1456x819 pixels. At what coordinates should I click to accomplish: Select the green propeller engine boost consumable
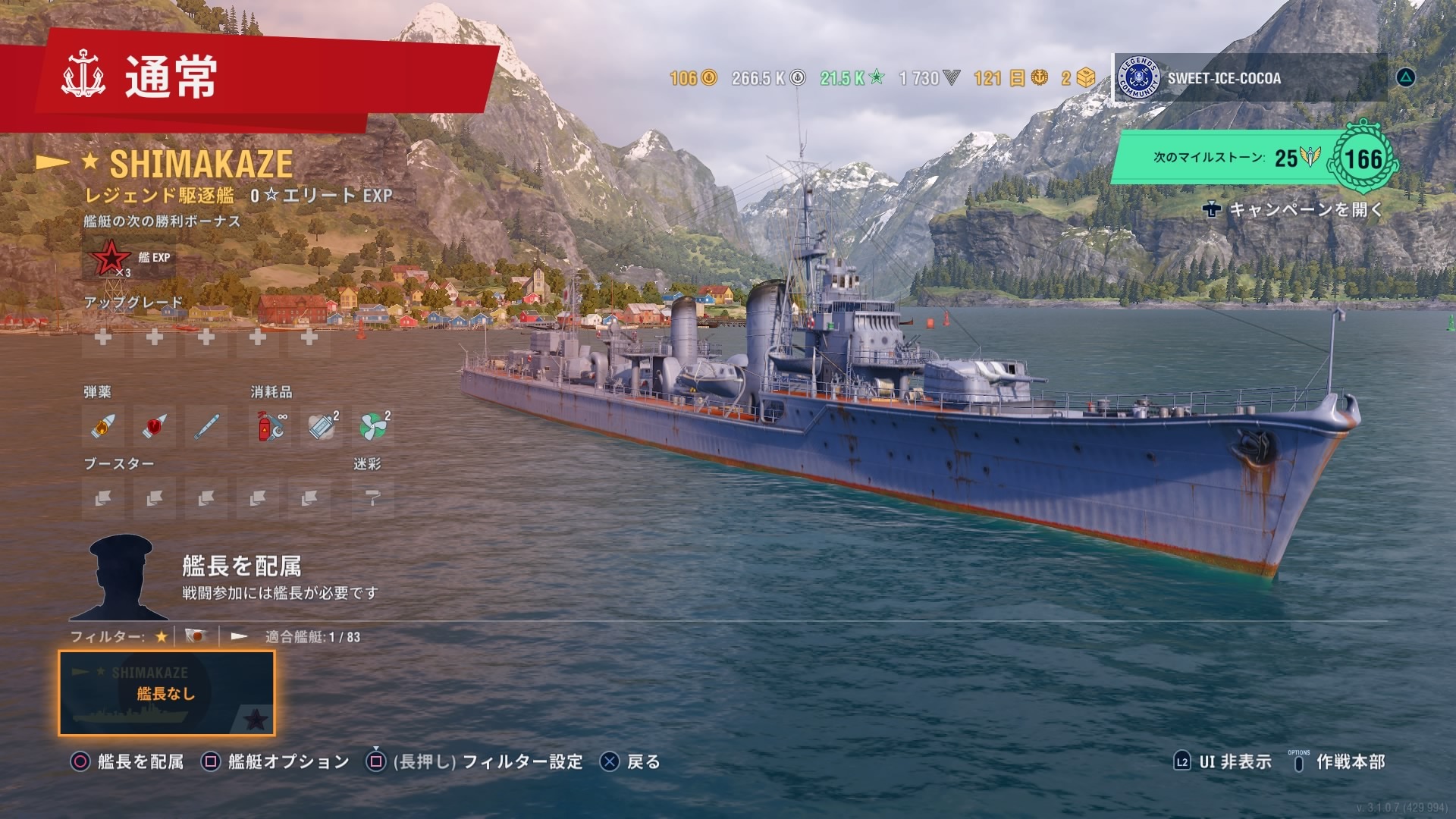tap(374, 426)
